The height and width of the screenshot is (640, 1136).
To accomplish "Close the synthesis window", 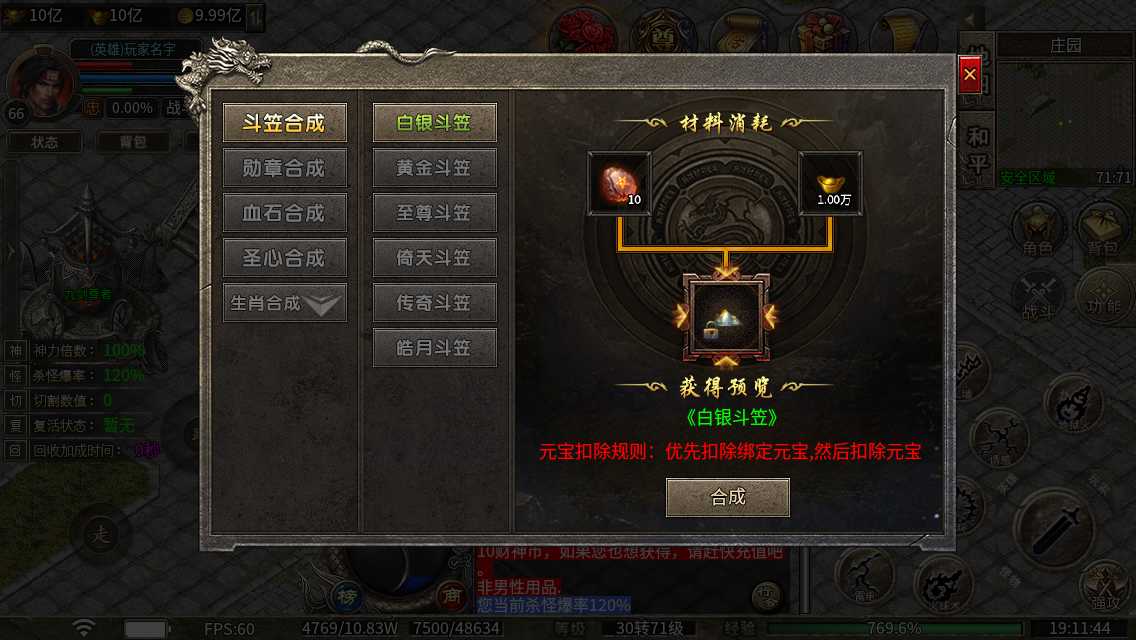I will point(969,75).
